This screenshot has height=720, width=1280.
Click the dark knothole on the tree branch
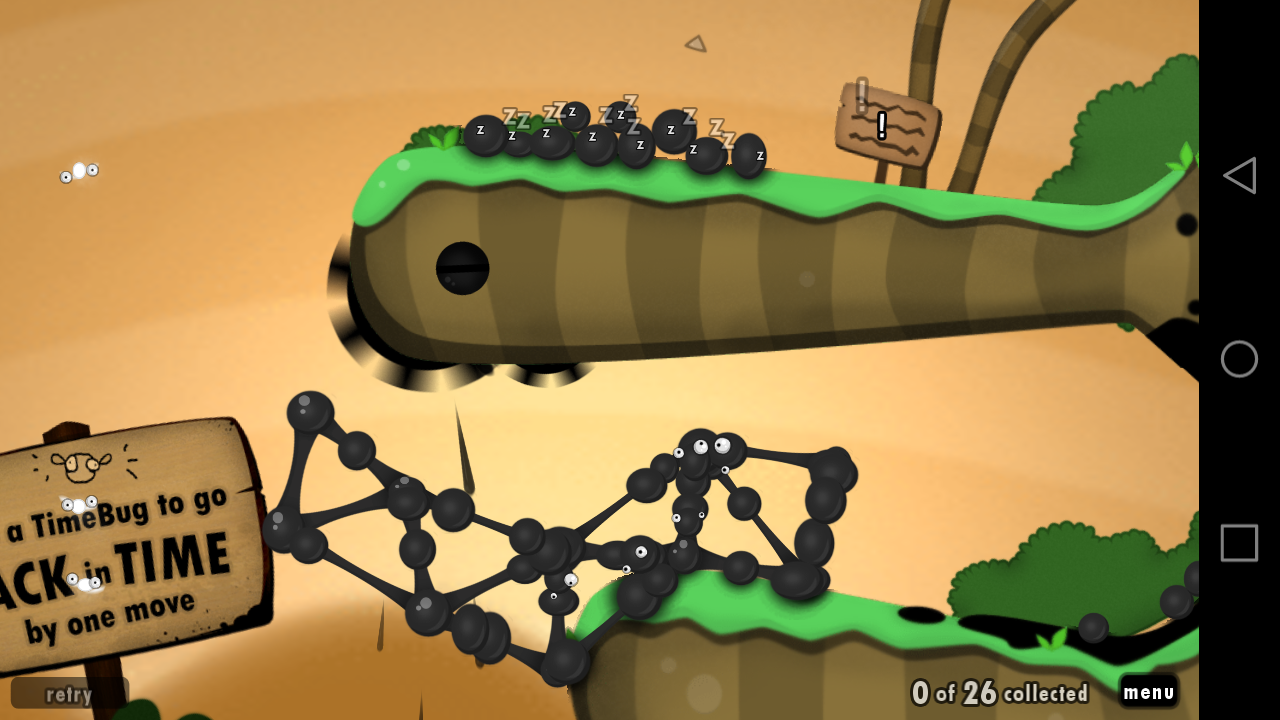[462, 265]
